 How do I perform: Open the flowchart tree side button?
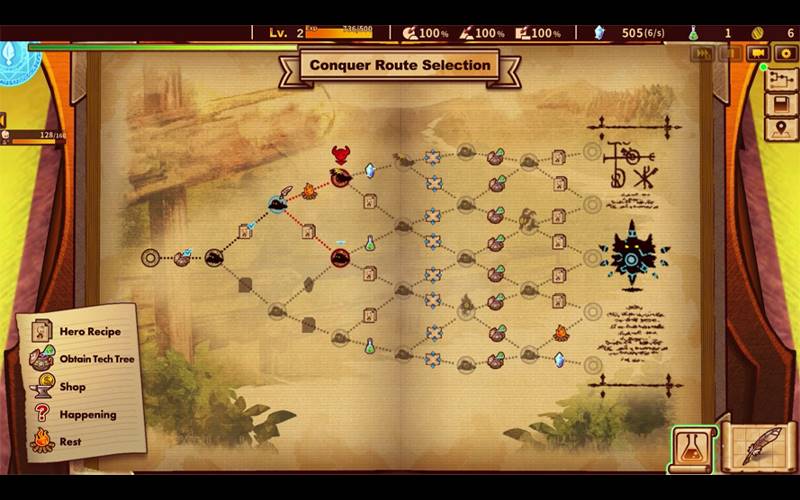click(x=780, y=79)
